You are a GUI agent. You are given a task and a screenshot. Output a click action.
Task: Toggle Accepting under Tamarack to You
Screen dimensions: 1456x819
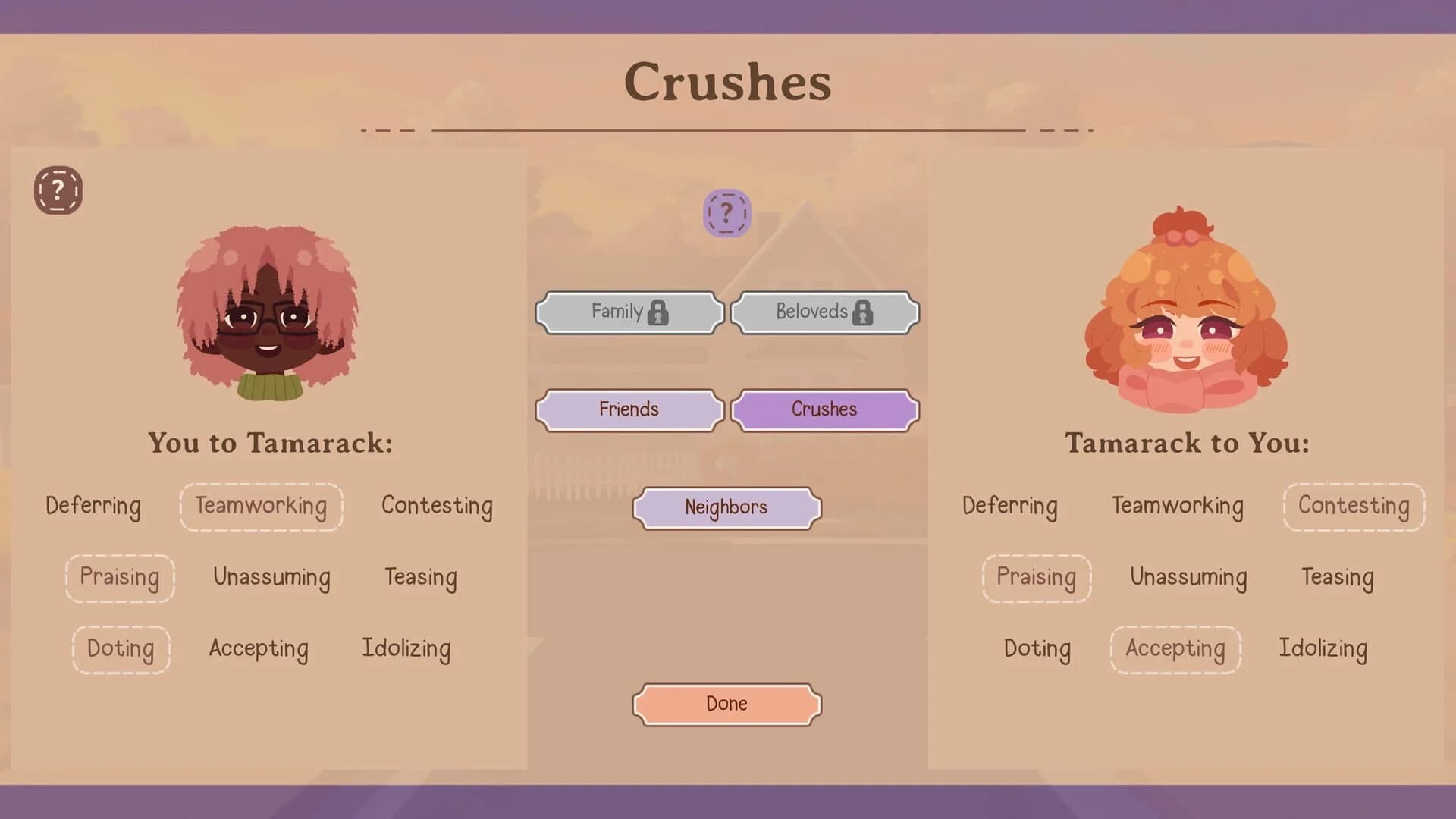click(1175, 649)
